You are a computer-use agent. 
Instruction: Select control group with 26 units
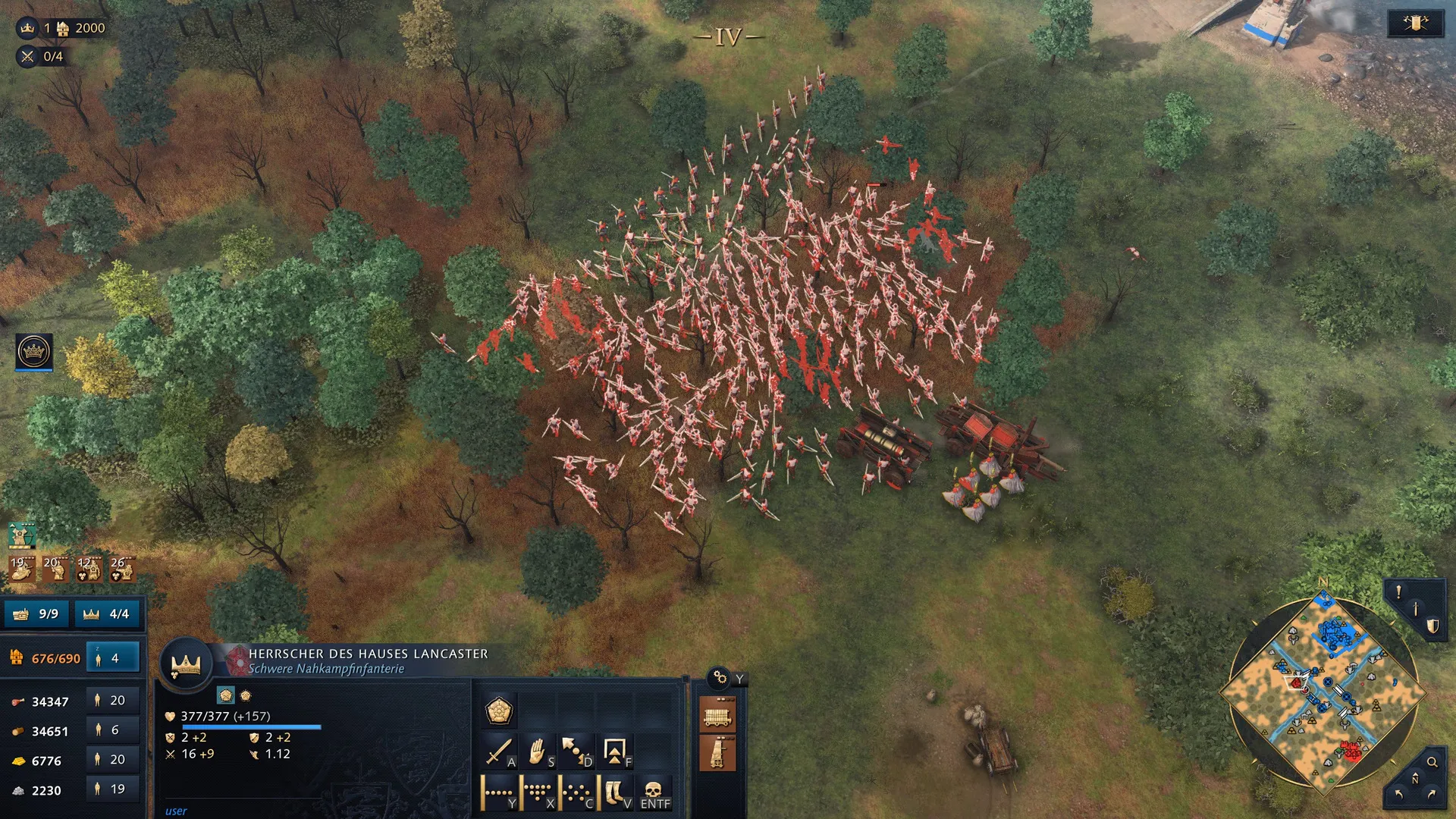(x=121, y=568)
